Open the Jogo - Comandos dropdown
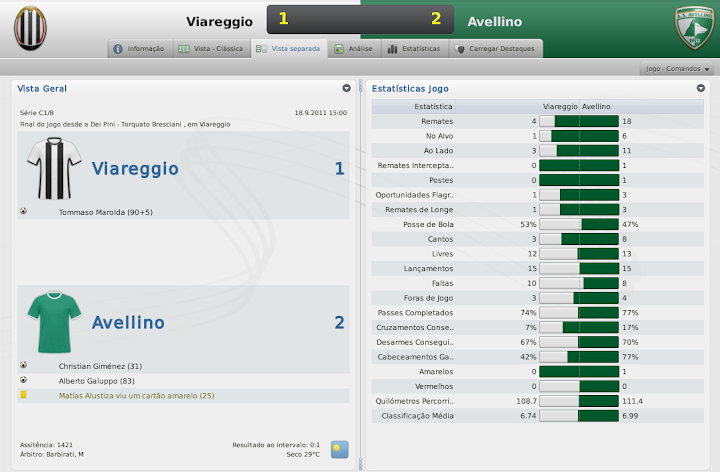This screenshot has width=720, height=472. (x=678, y=69)
